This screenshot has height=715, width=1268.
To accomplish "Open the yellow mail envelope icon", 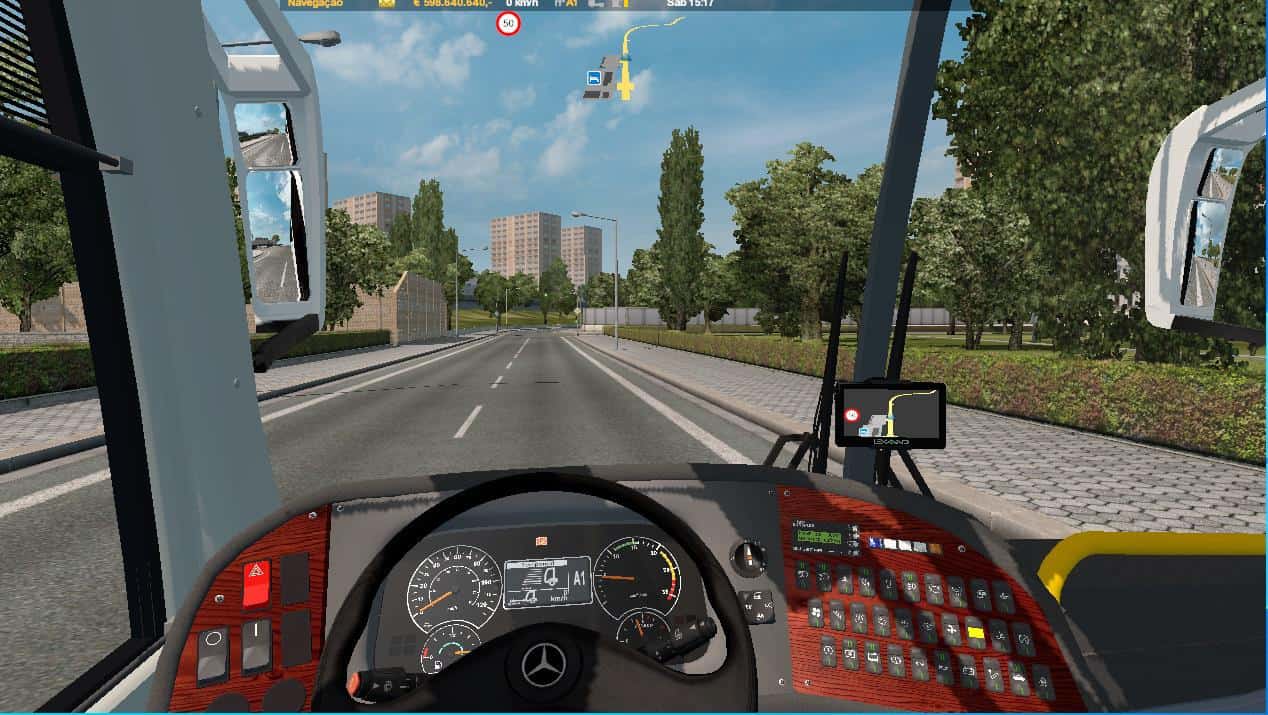I will (x=386, y=4).
